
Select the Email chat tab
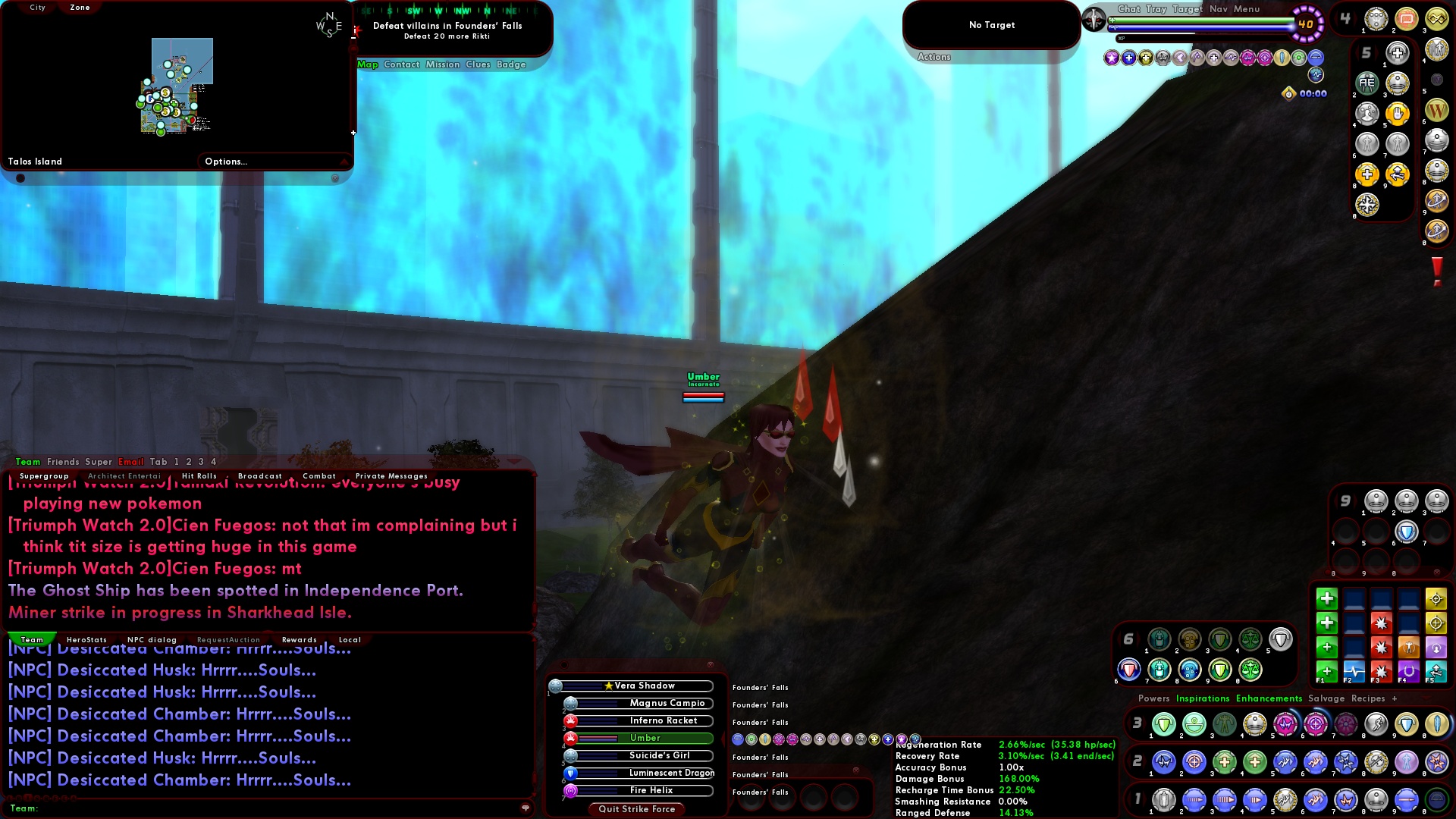coord(130,462)
